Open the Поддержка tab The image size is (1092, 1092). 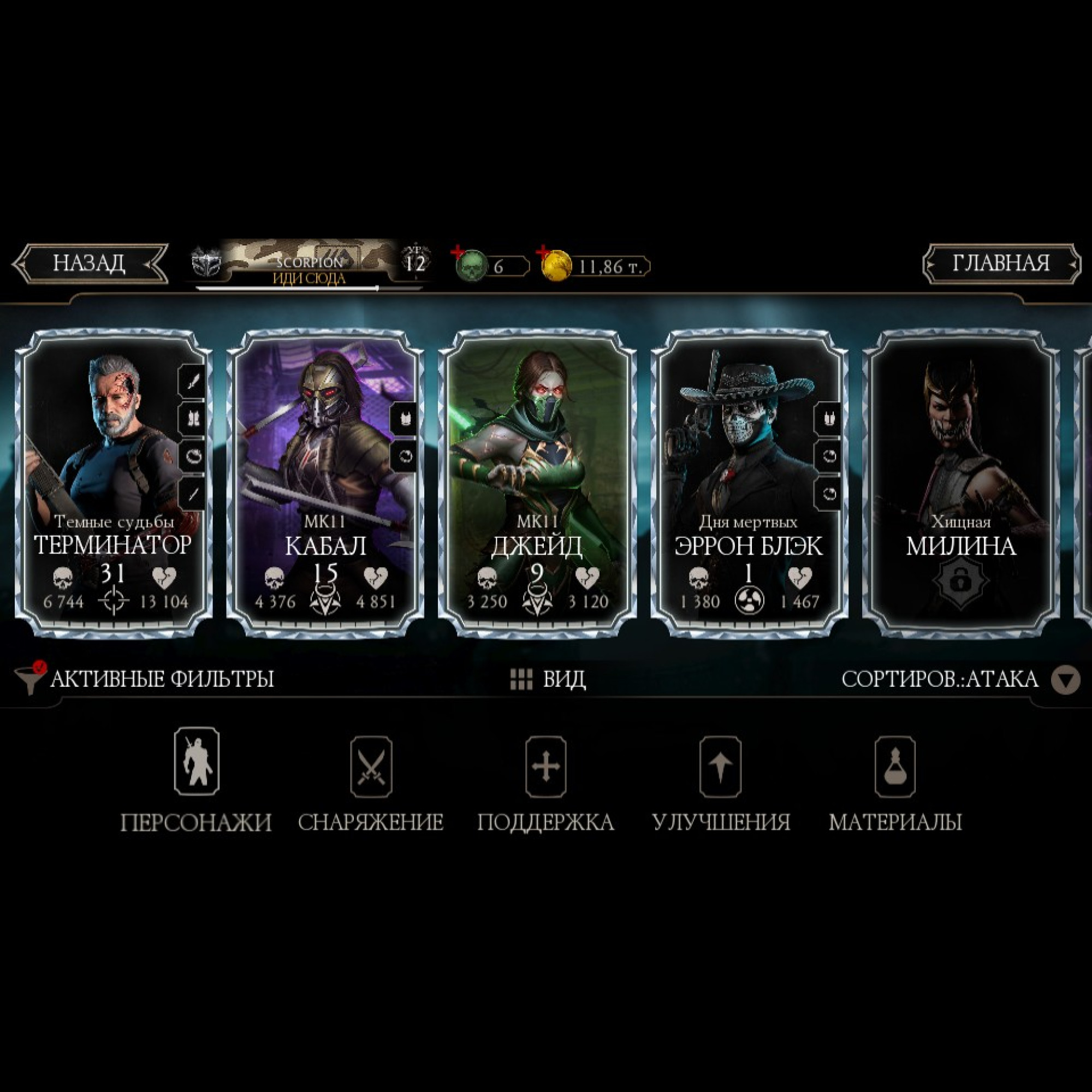(x=545, y=781)
